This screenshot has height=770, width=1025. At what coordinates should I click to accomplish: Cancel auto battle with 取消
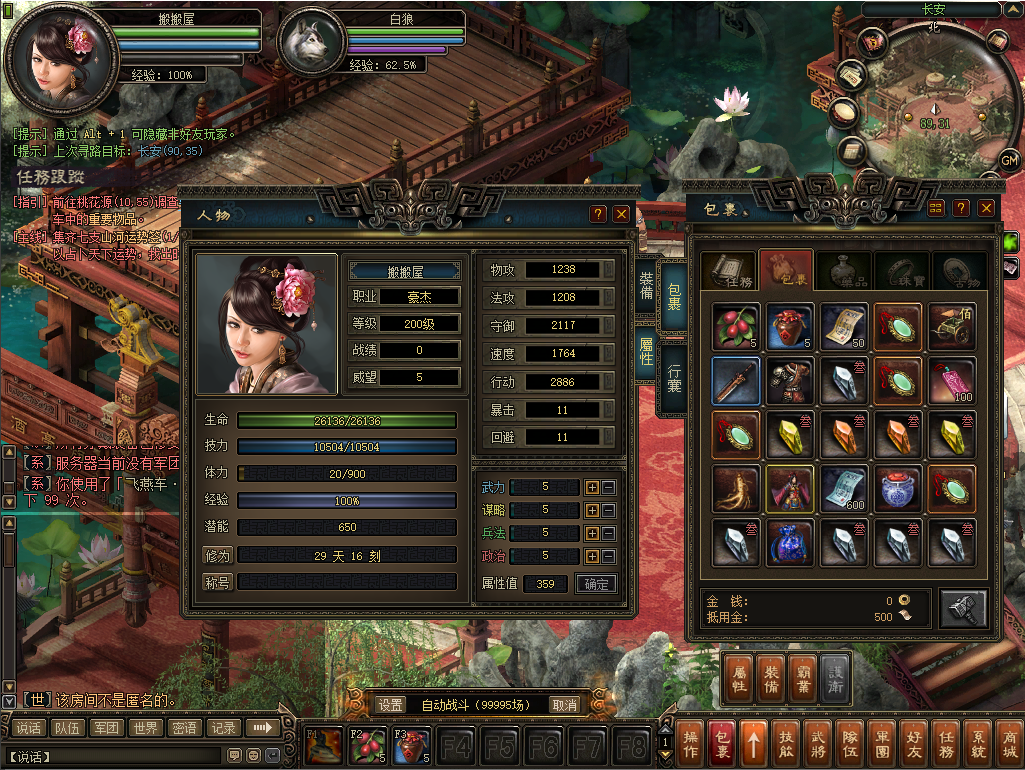coord(565,705)
